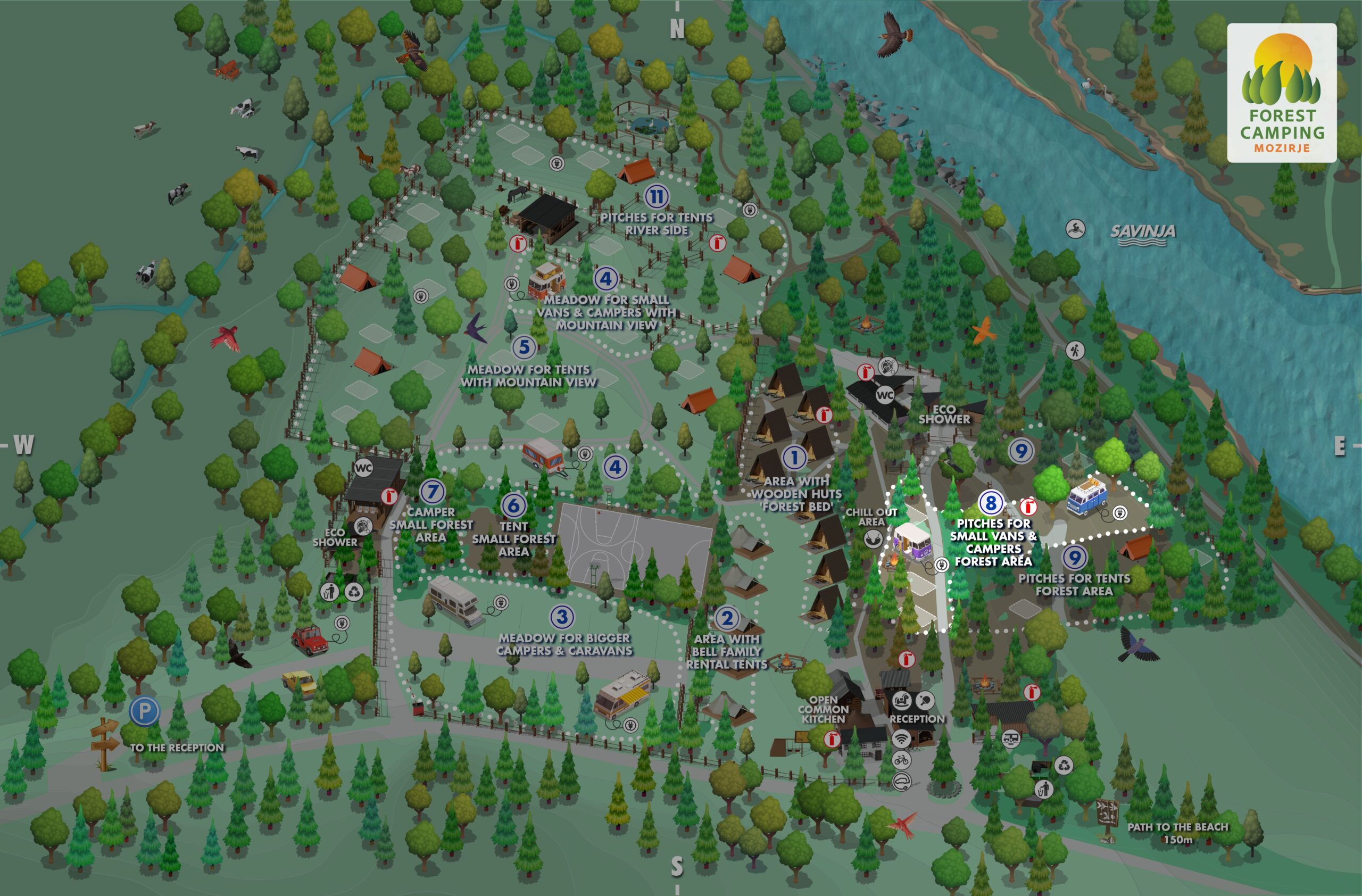The width and height of the screenshot is (1362, 896).
Task: Choose the hiker trail icon
Action: [x=1075, y=350]
